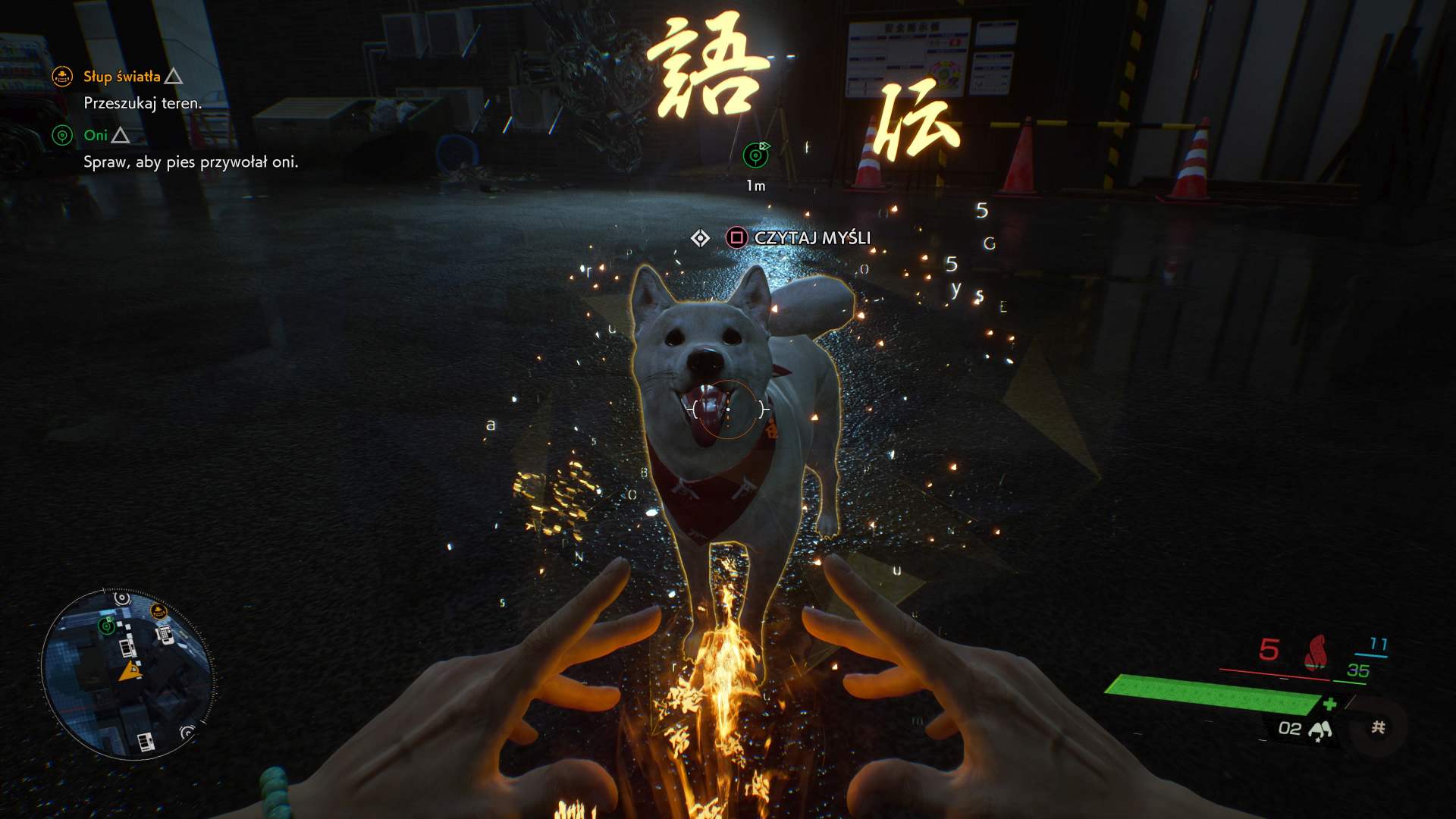Viewport: 1456px width, 819px height.
Task: Click the hash-shaped talisman icon
Action: (1378, 728)
